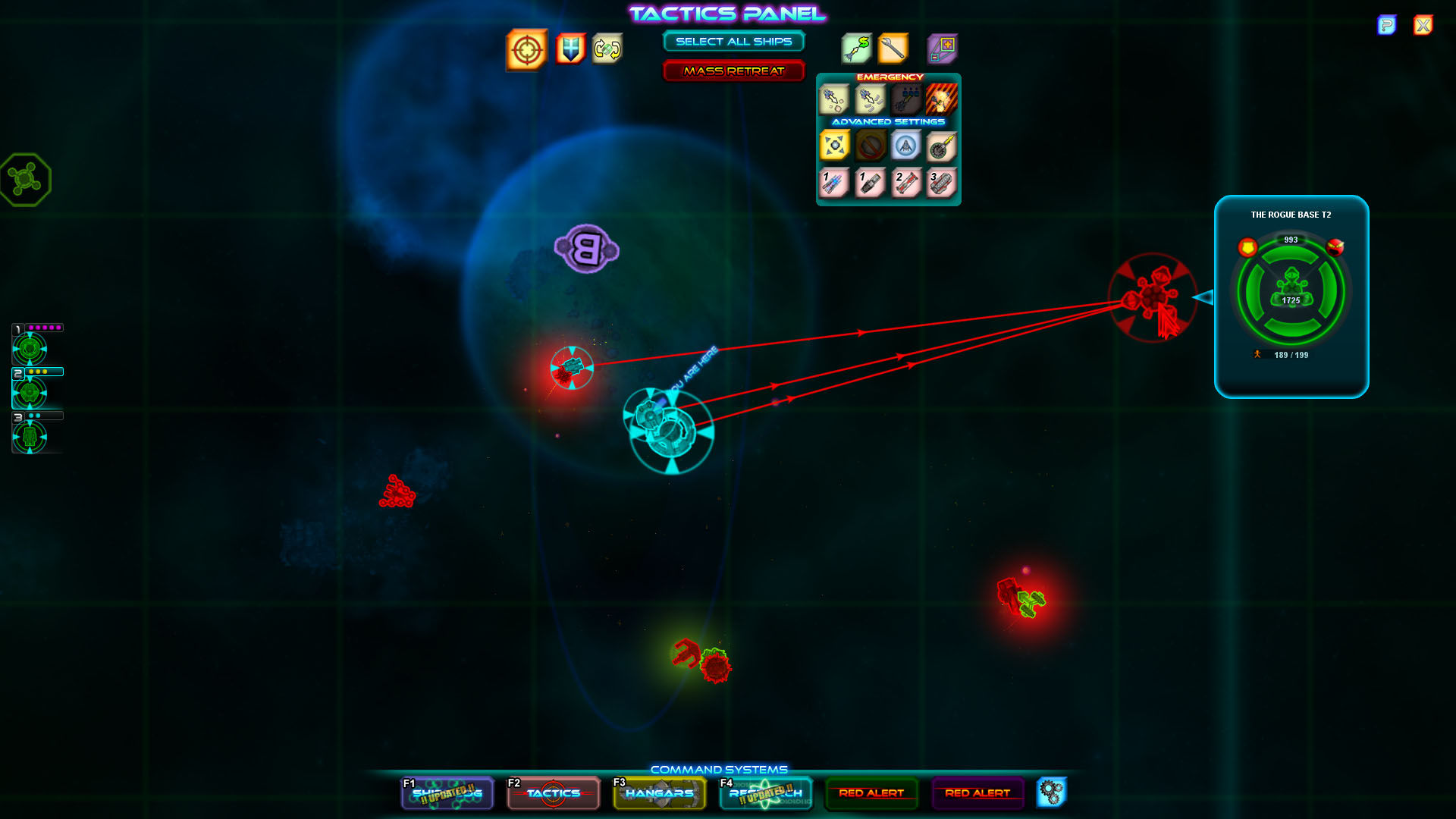Screen dimensions: 1456x819
Task: Activate the striped self-destruct Emergency icon
Action: point(943,99)
